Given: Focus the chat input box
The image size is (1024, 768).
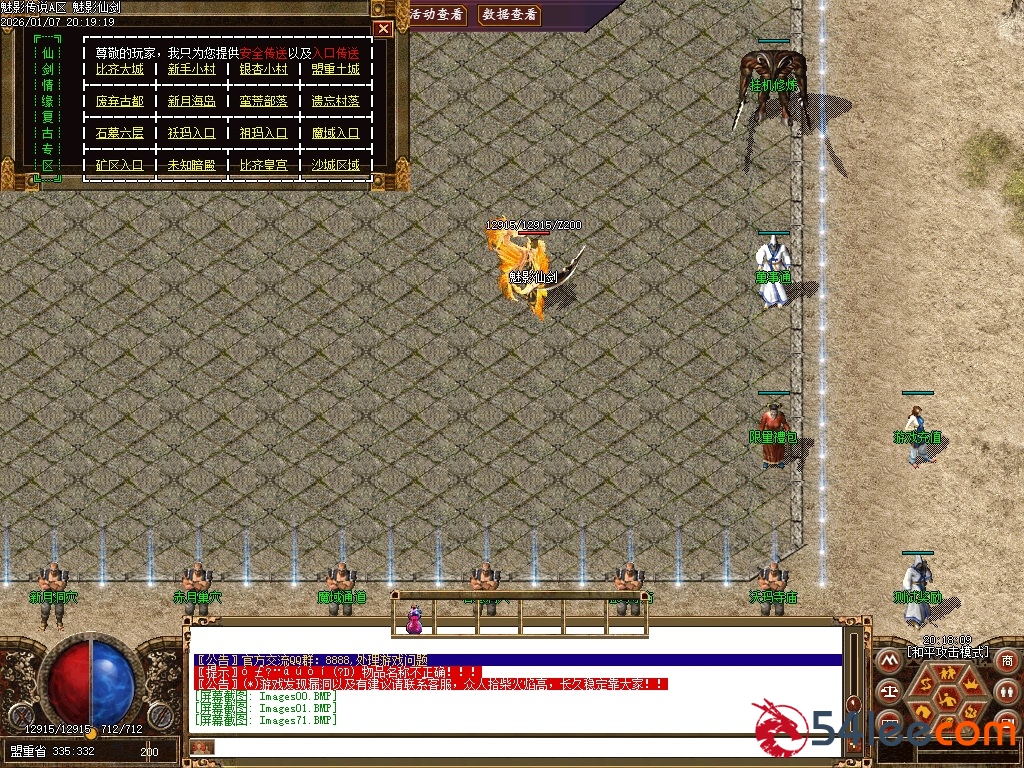Looking at the screenshot, I should coord(500,747).
